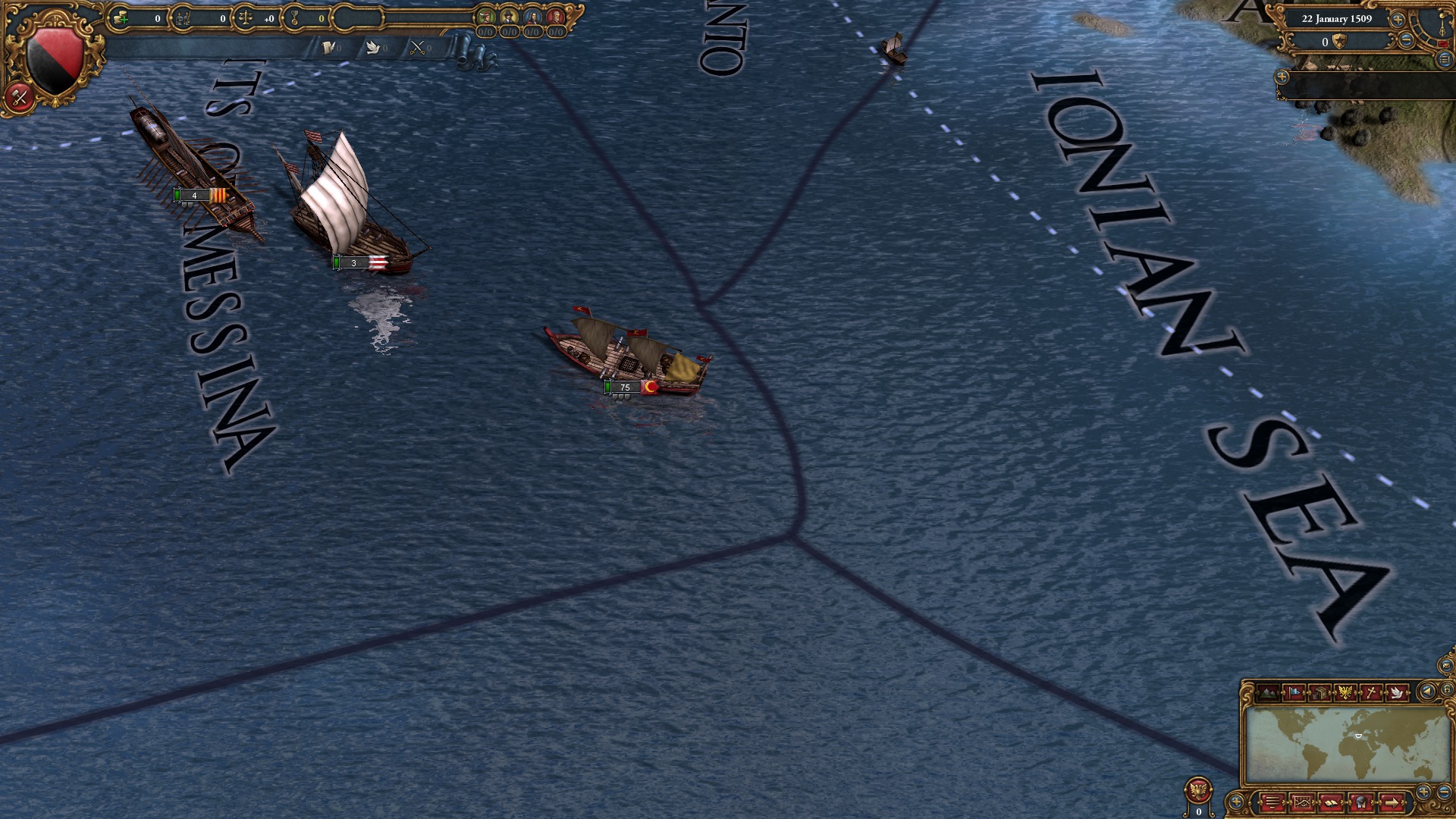The height and width of the screenshot is (819, 1456).
Task: Open the imperial eagle mapmode
Action: tap(1345, 692)
